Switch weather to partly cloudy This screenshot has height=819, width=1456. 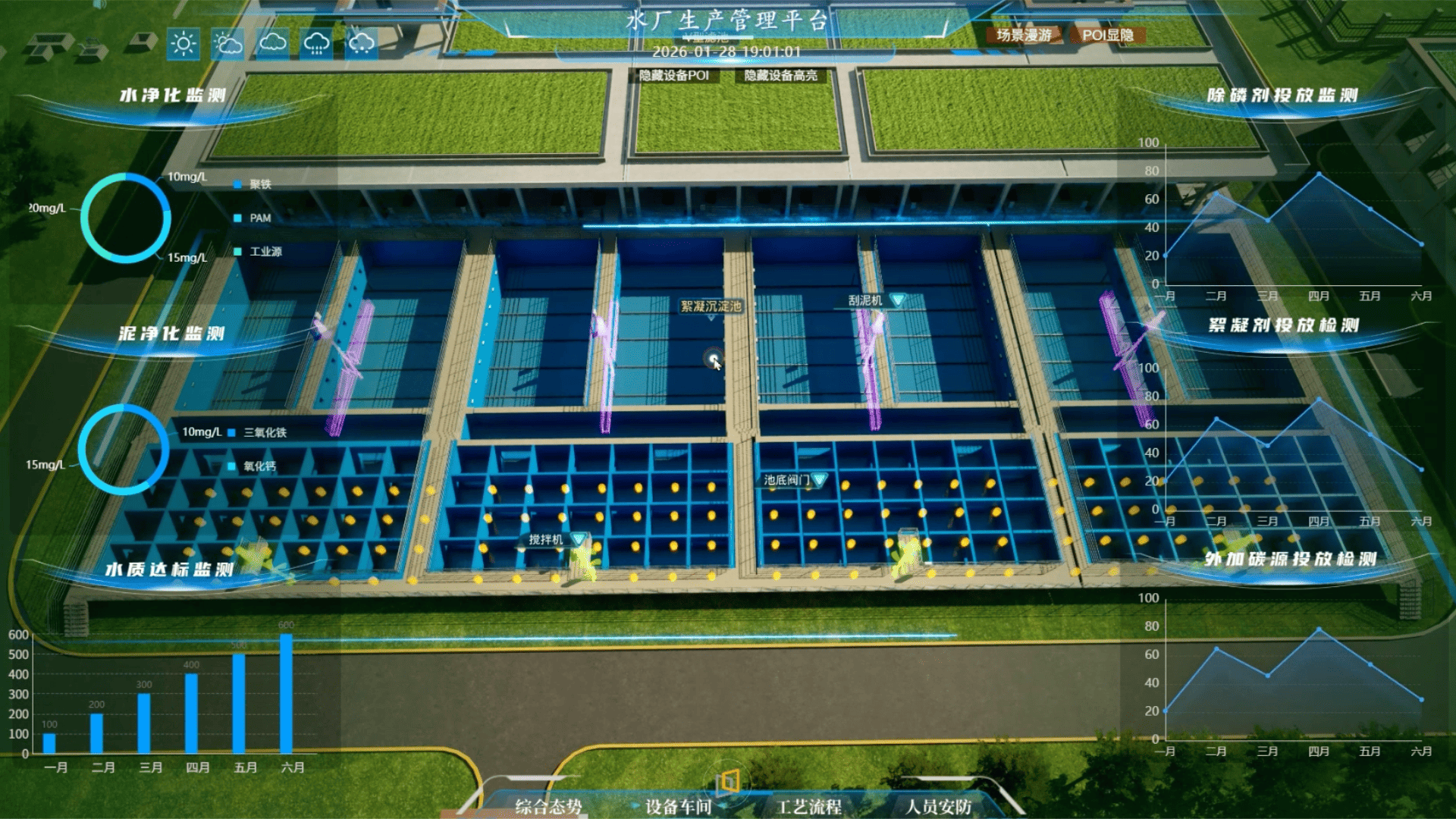click(227, 44)
